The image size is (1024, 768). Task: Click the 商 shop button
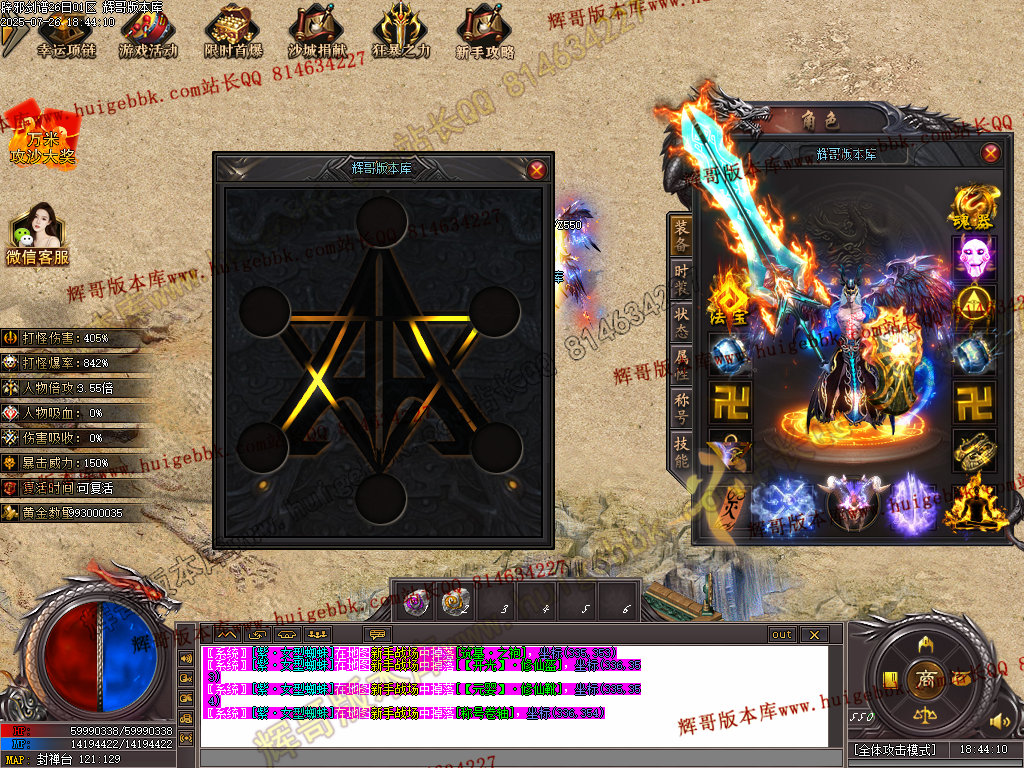(x=925, y=679)
